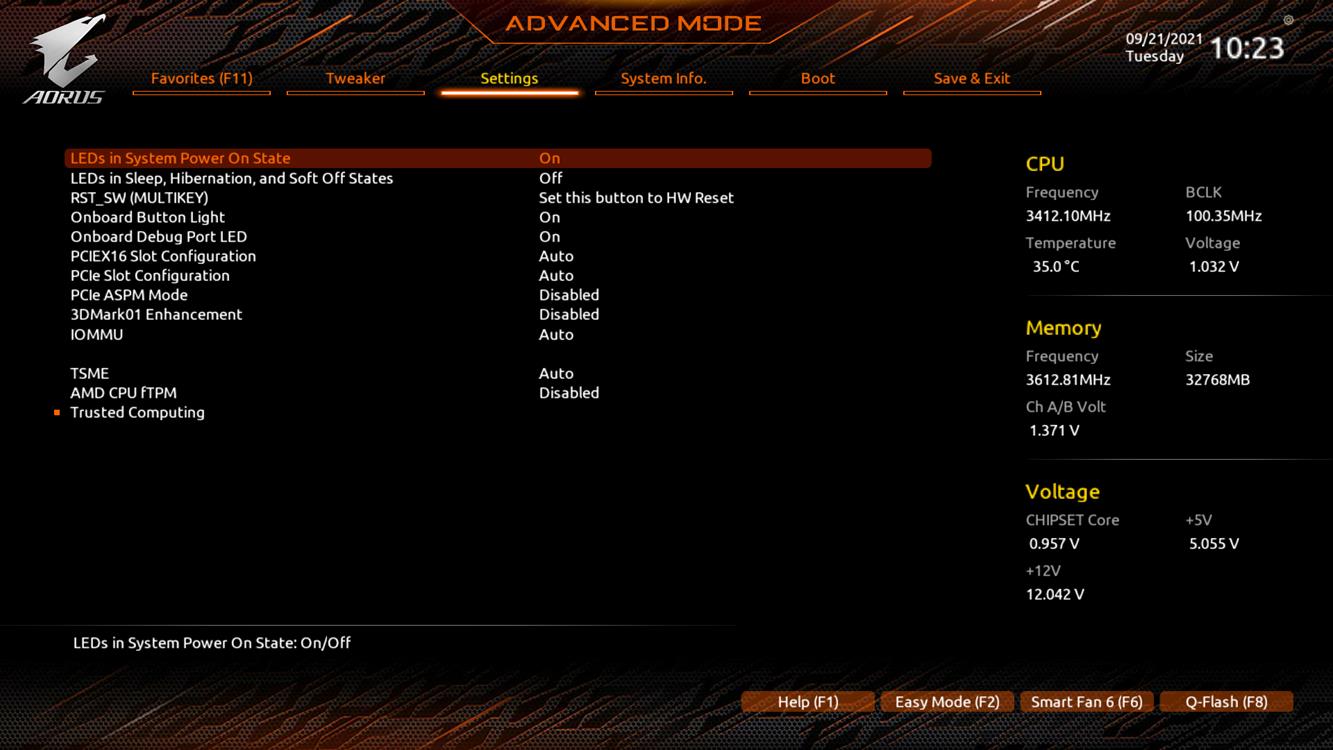Select the TSME option

(90, 373)
